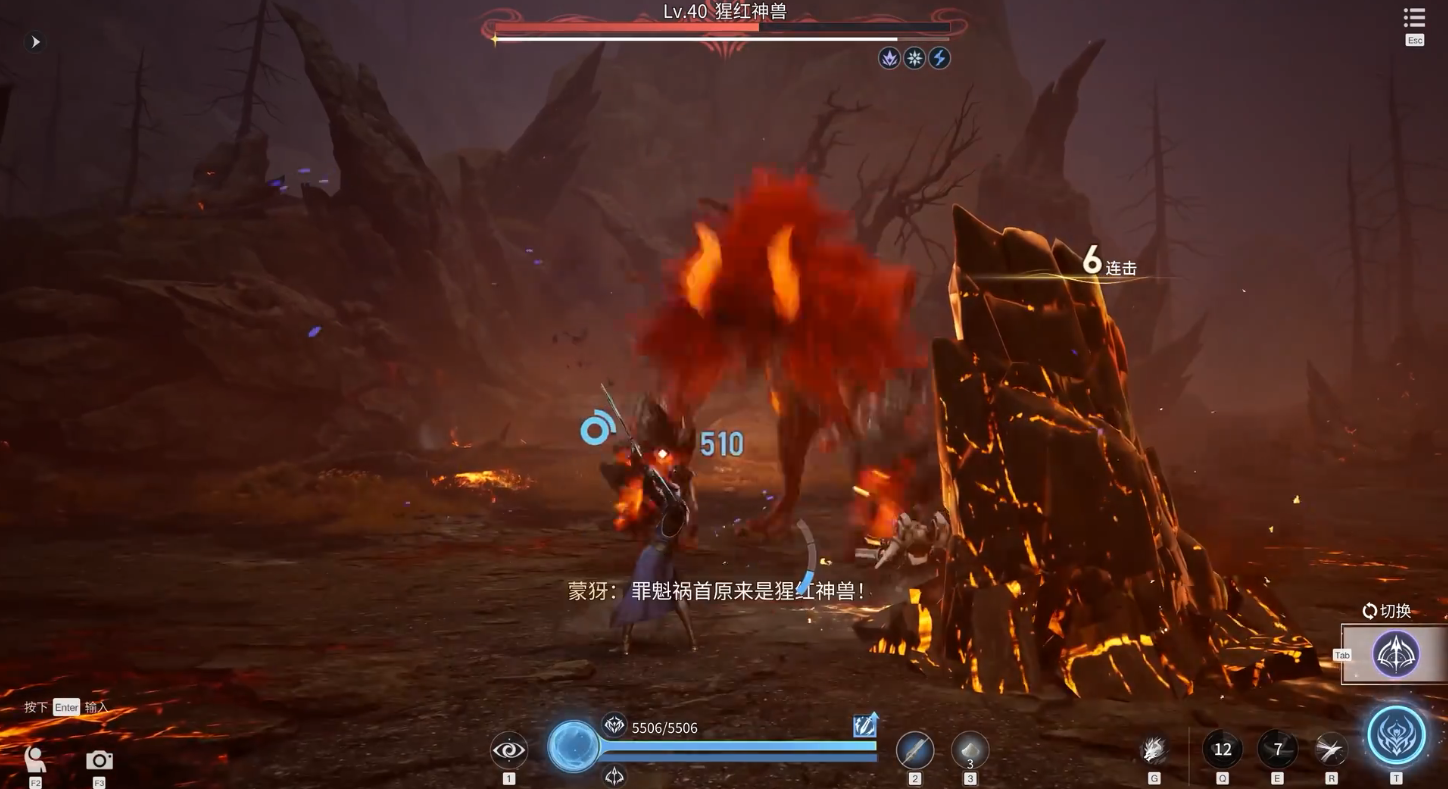Activate the eye skill in slot 1

point(509,748)
